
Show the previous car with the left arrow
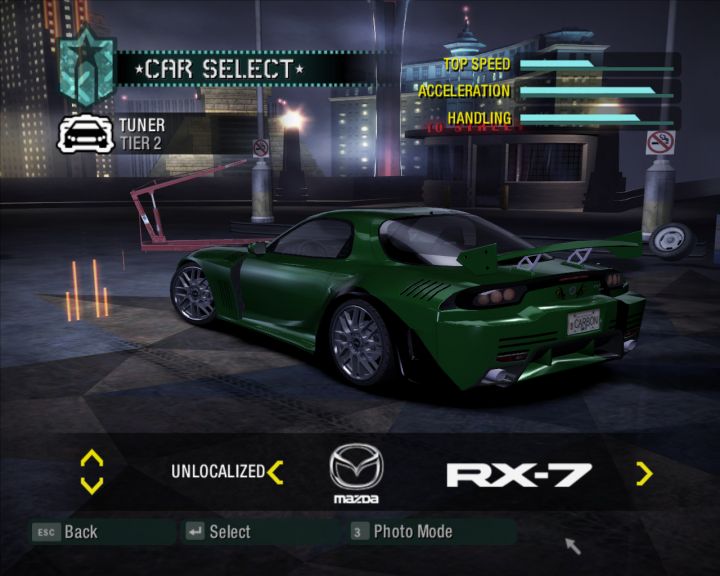pyautogui.click(x=276, y=472)
